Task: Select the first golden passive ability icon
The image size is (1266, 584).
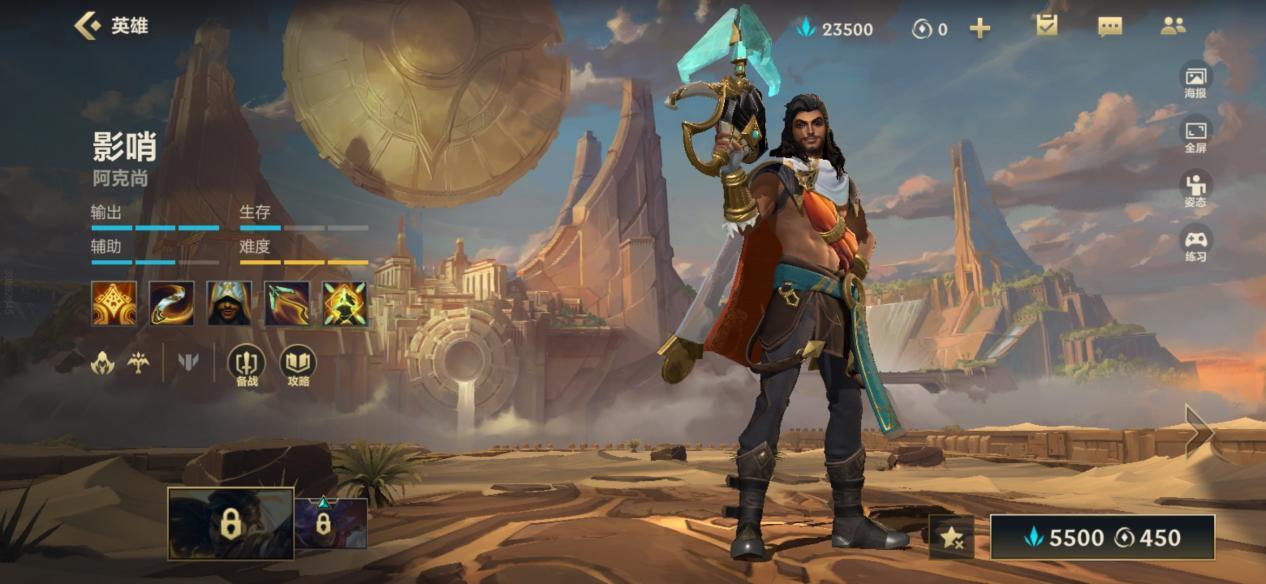Action: [x=114, y=303]
